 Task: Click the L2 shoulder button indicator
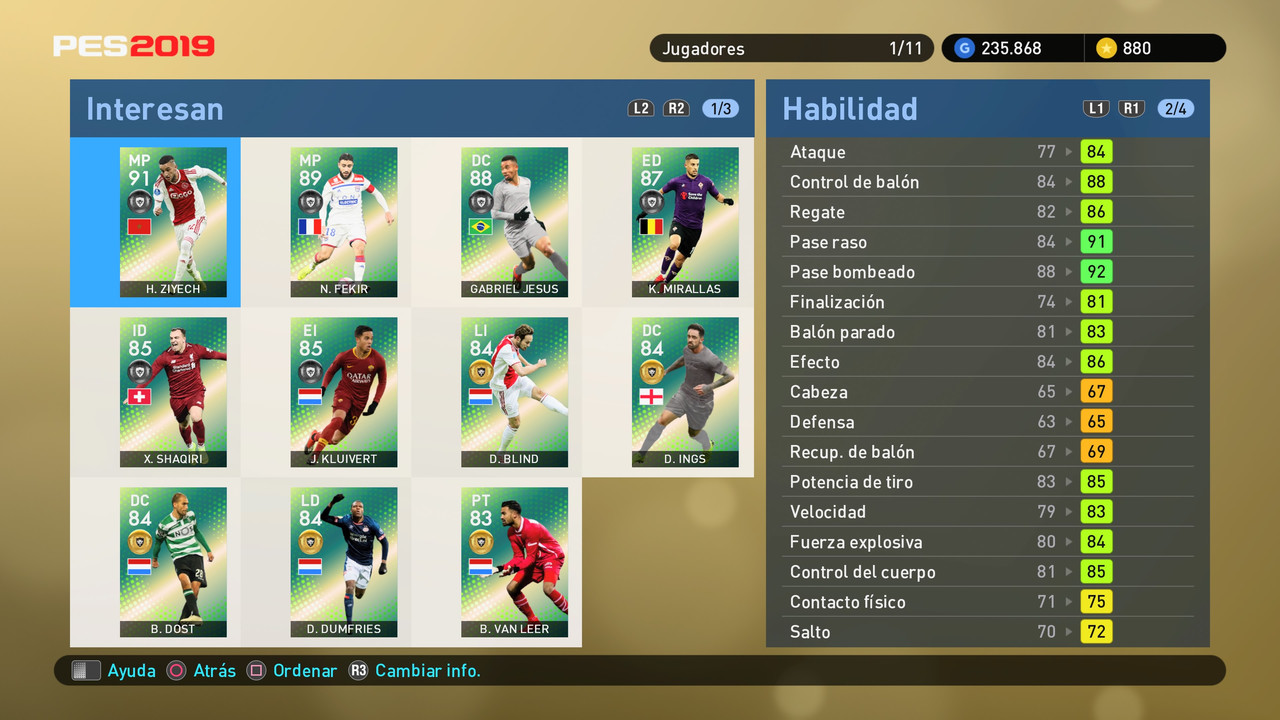tap(641, 108)
